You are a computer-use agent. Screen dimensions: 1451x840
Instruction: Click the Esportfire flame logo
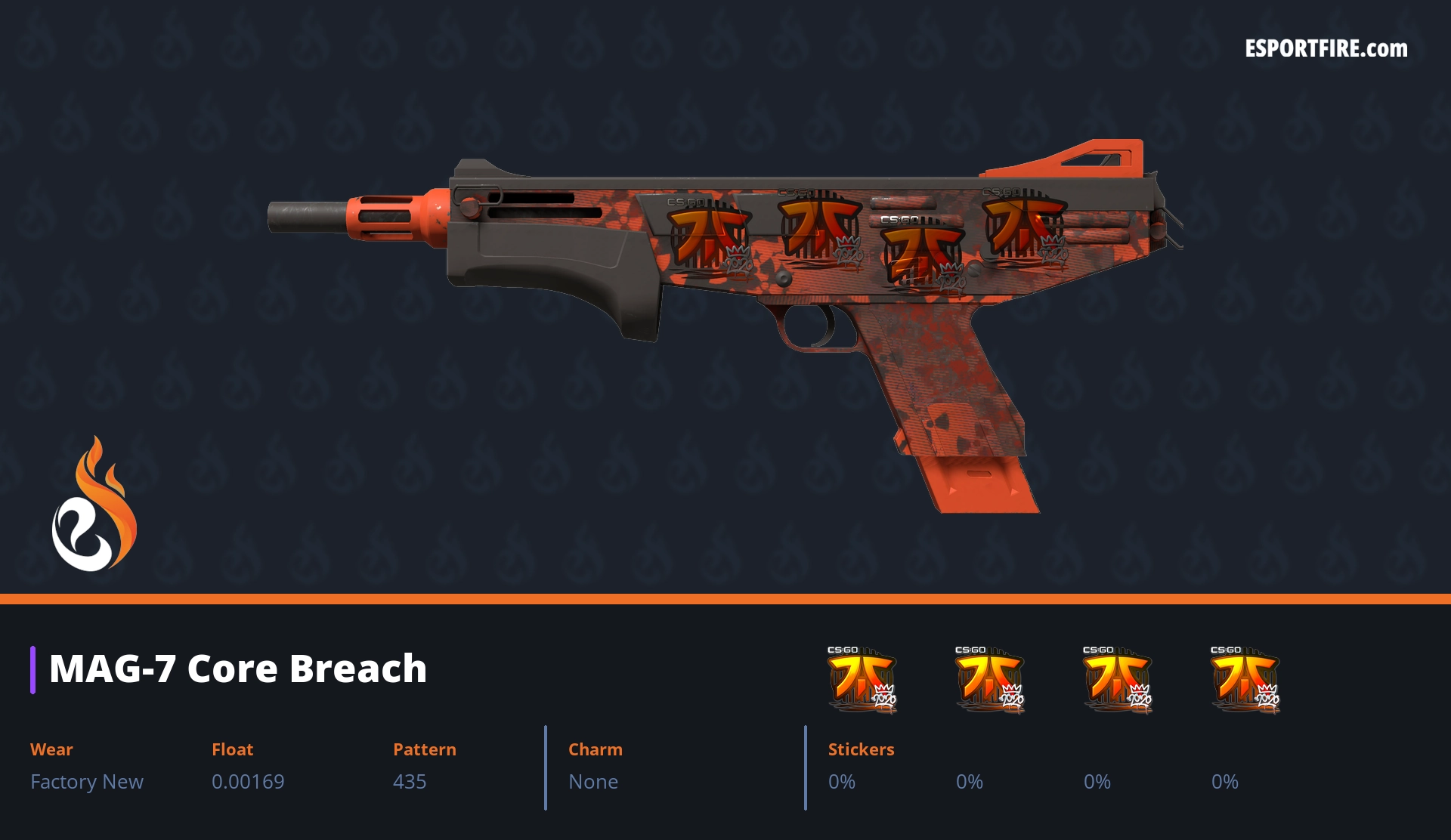(94, 505)
